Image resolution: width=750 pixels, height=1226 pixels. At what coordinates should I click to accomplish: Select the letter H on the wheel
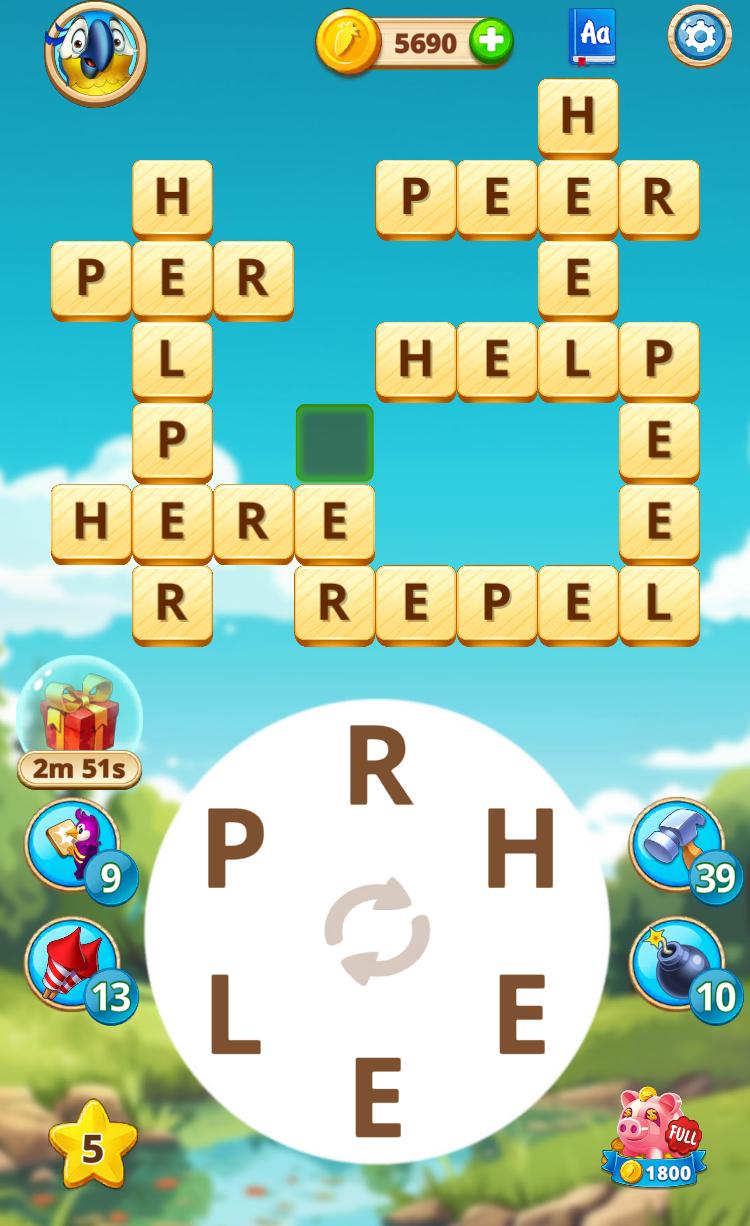point(520,849)
